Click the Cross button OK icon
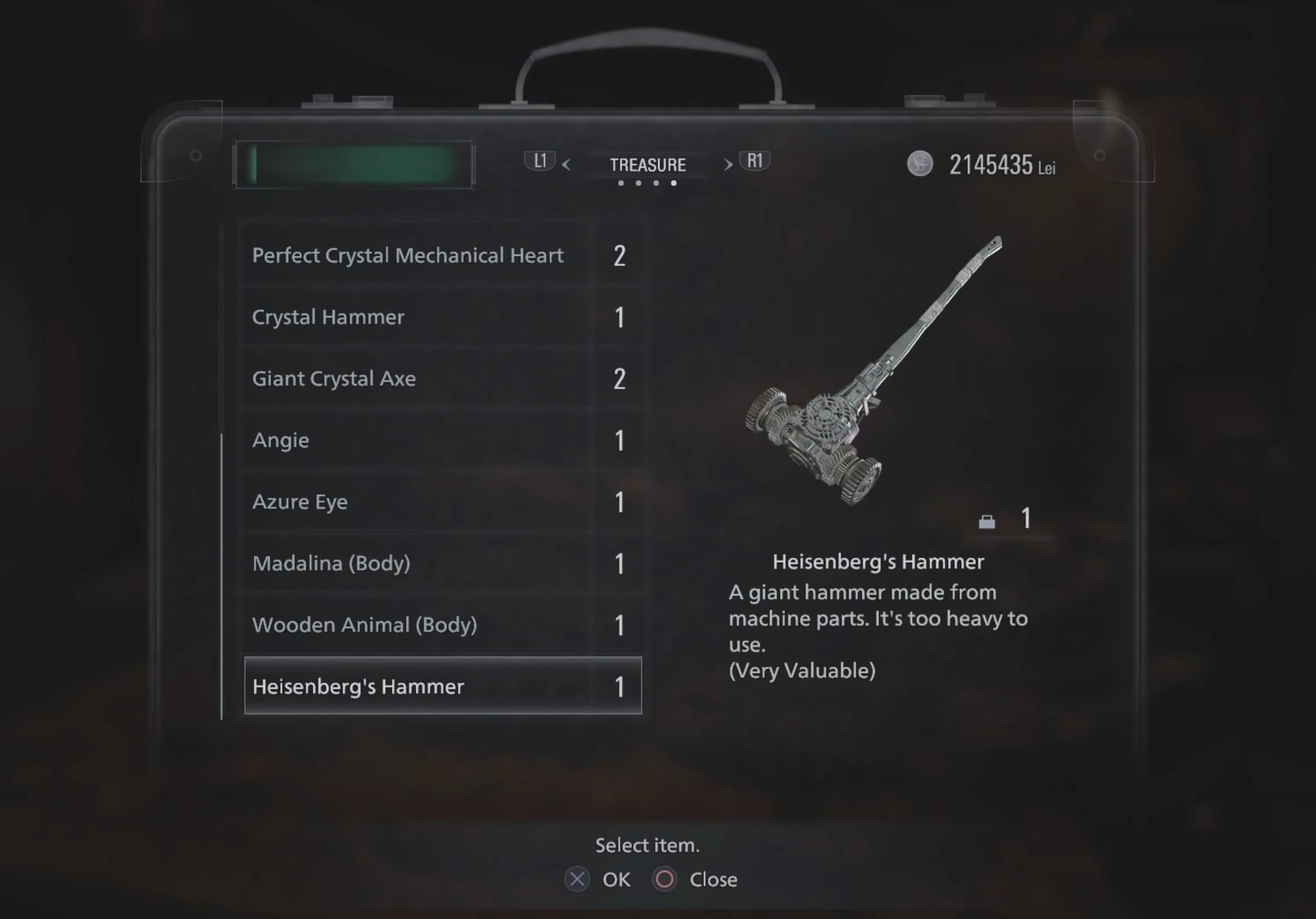The height and width of the screenshot is (919, 1316). point(577,880)
